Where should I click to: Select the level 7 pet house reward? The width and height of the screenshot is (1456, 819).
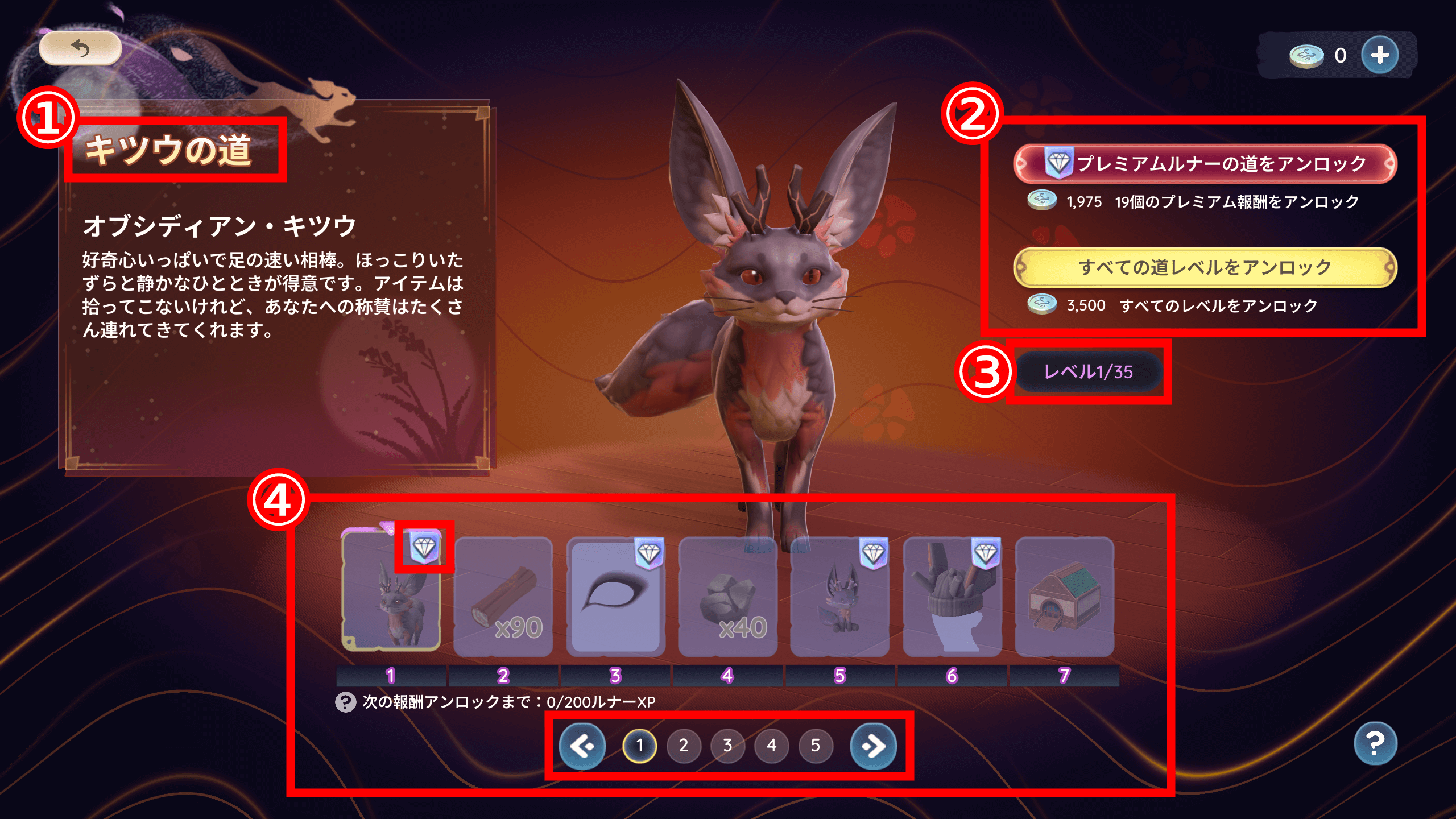(1064, 597)
